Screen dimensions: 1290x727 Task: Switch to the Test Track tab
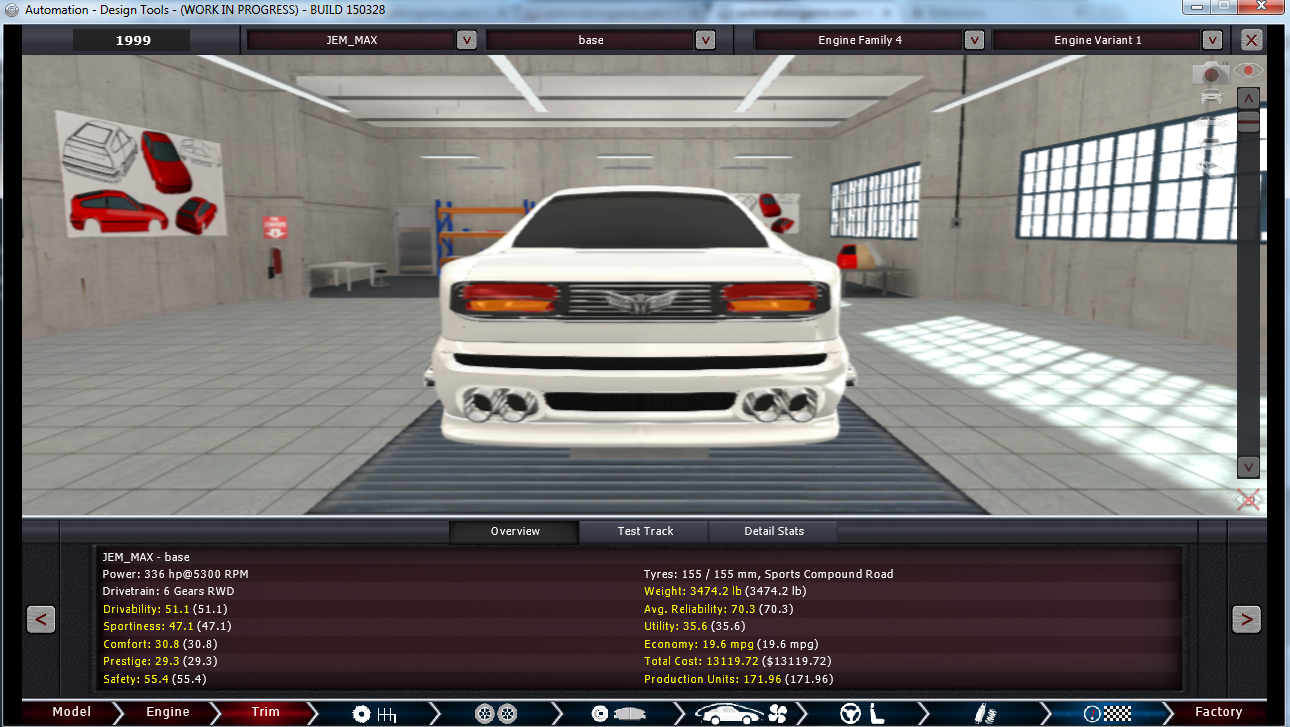[645, 531]
